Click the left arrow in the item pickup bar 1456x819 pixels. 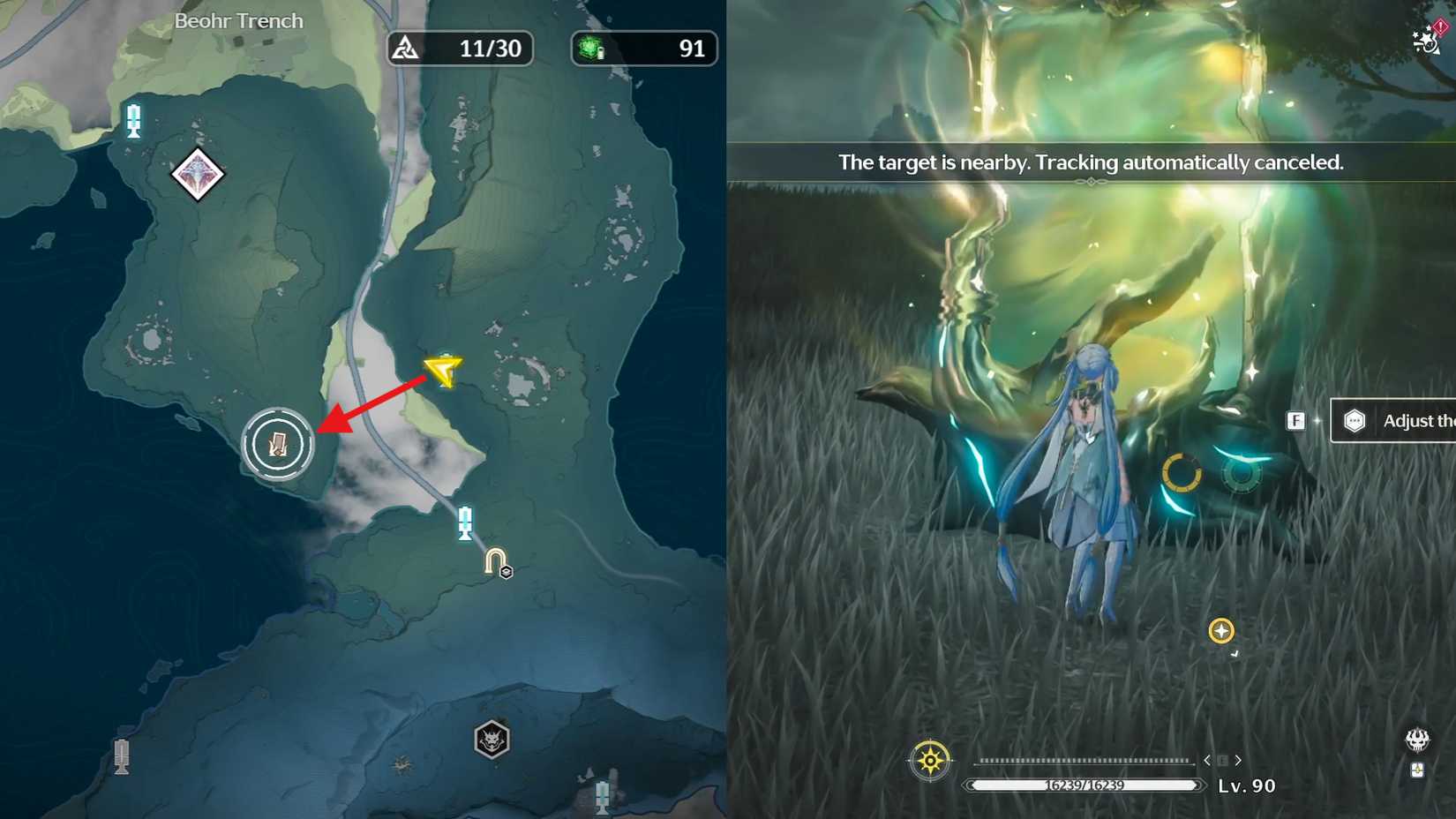coord(1207,759)
